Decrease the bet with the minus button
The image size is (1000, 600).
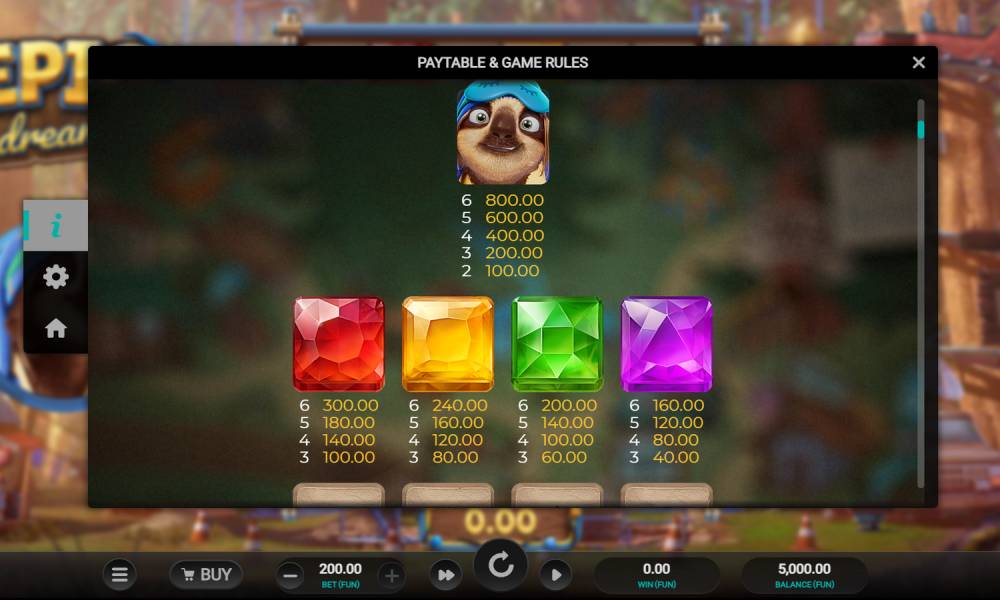290,575
